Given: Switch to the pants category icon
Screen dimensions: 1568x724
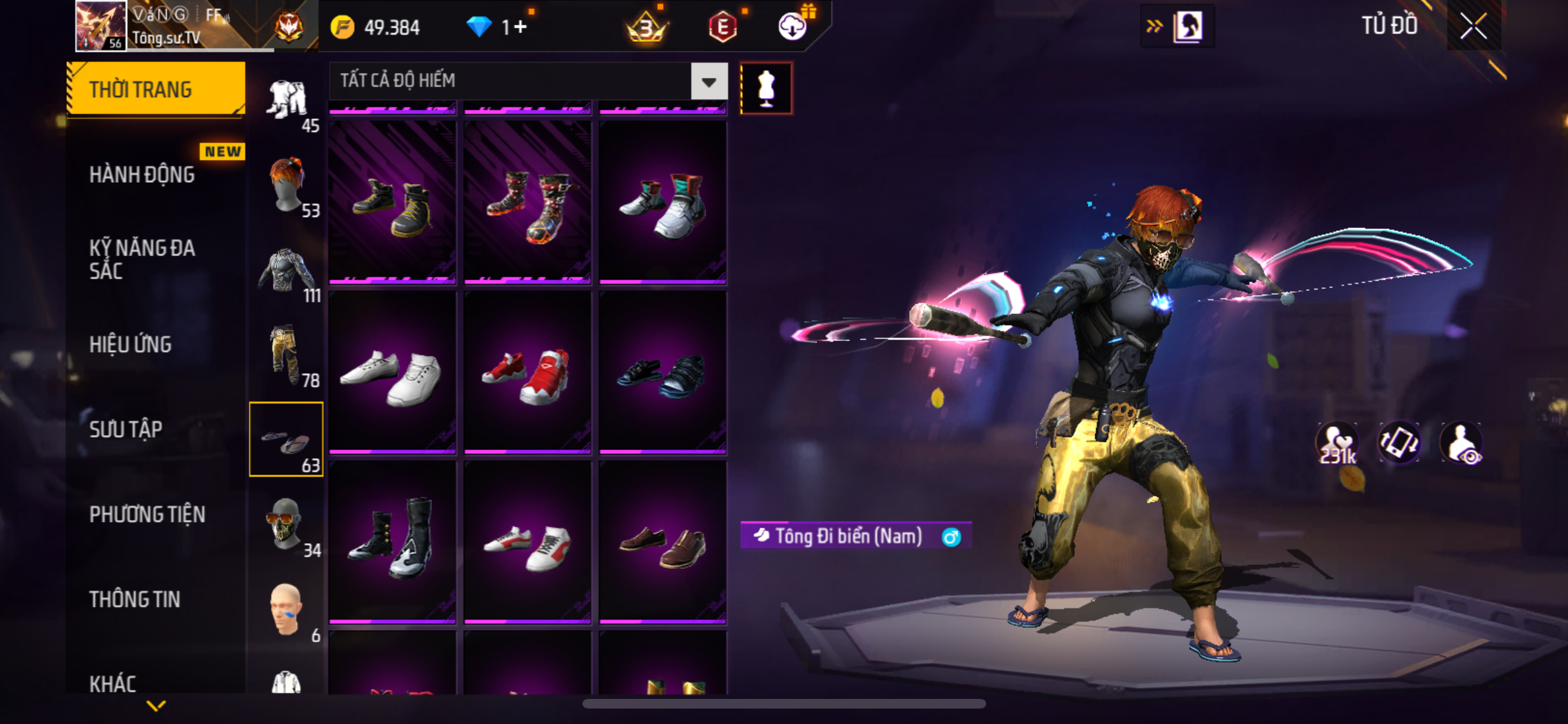Looking at the screenshot, I should (286, 355).
